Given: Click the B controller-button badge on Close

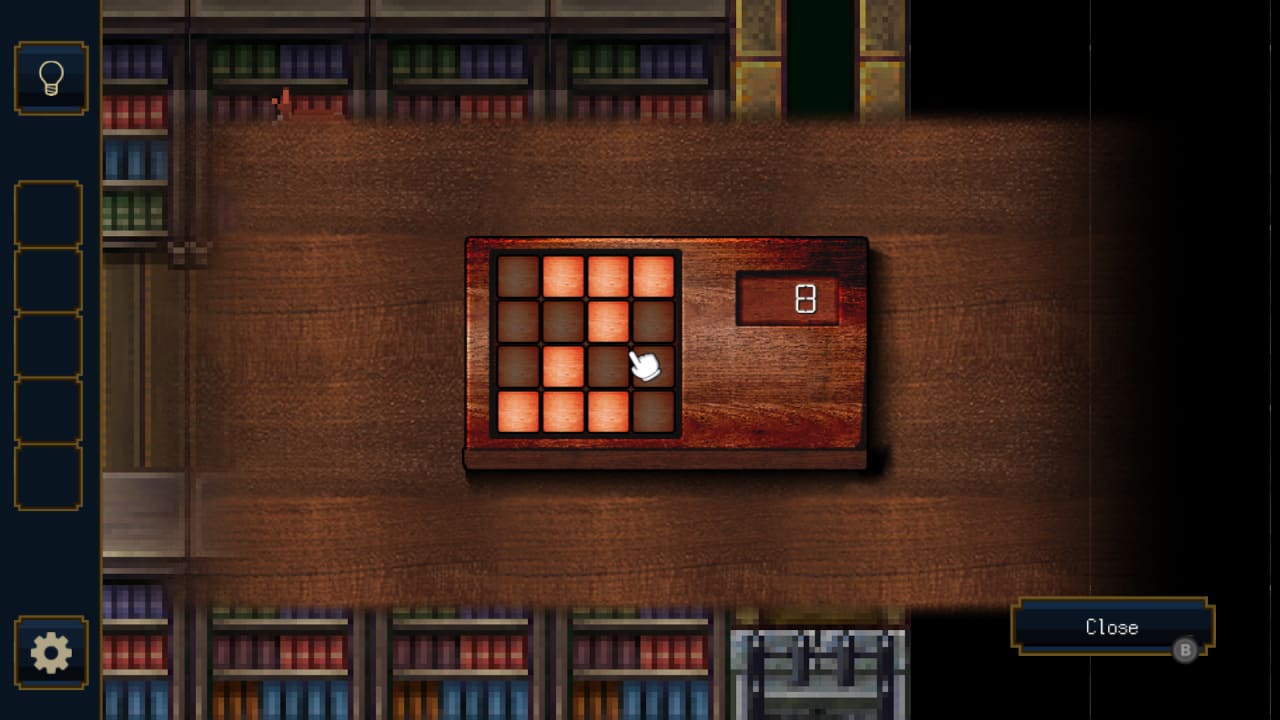Looking at the screenshot, I should pyautogui.click(x=1186, y=651).
